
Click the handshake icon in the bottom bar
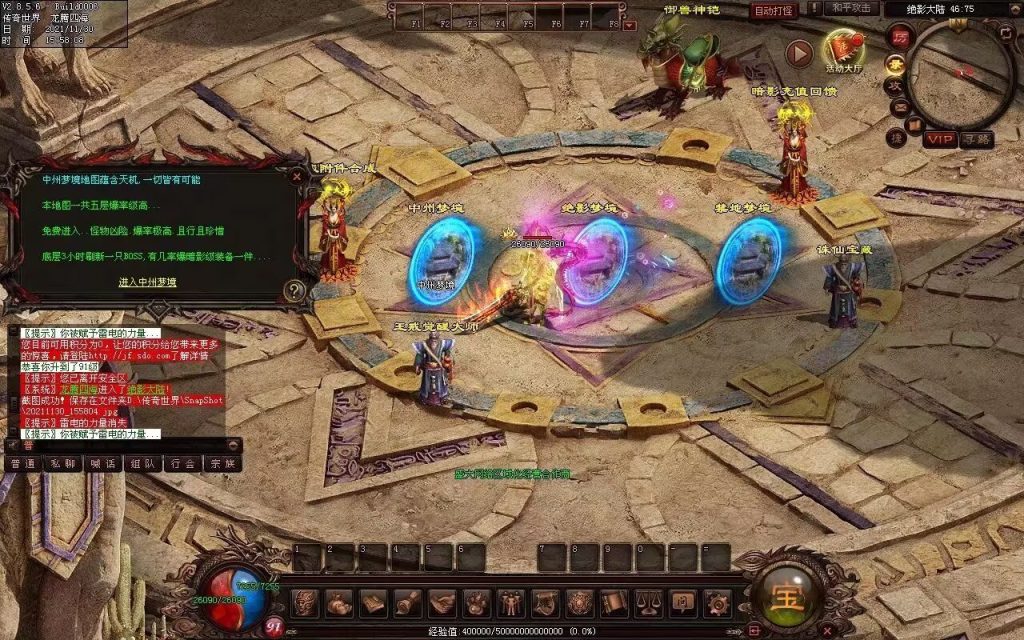tap(443, 603)
